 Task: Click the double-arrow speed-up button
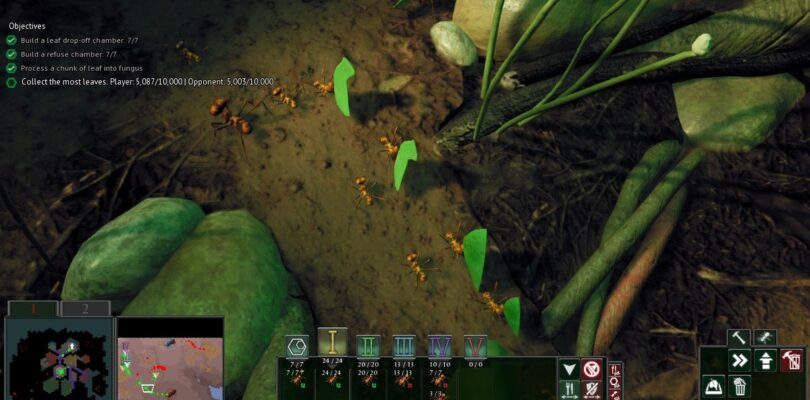(740, 361)
